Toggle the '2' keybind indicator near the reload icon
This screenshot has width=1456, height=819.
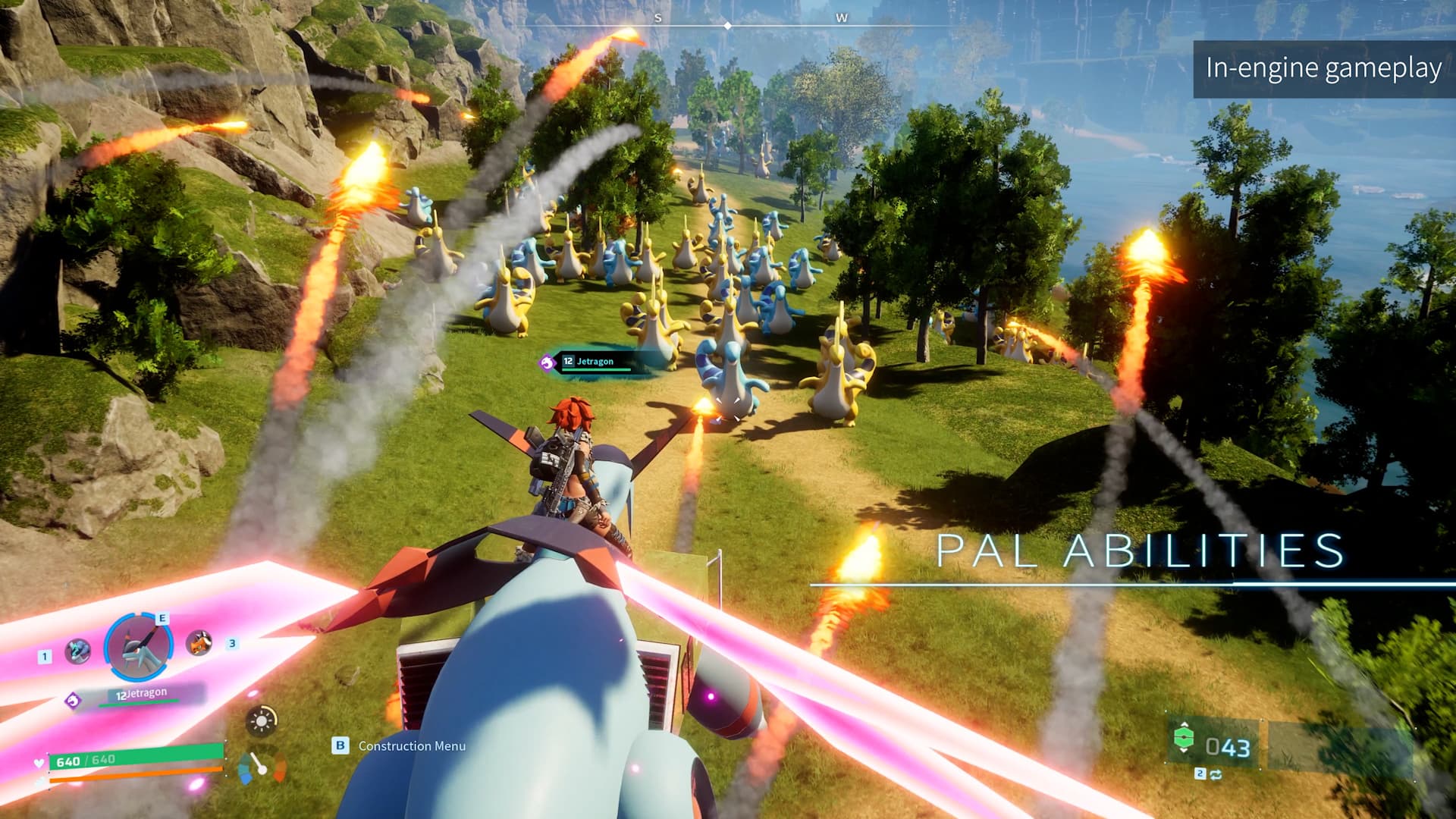(x=1200, y=774)
